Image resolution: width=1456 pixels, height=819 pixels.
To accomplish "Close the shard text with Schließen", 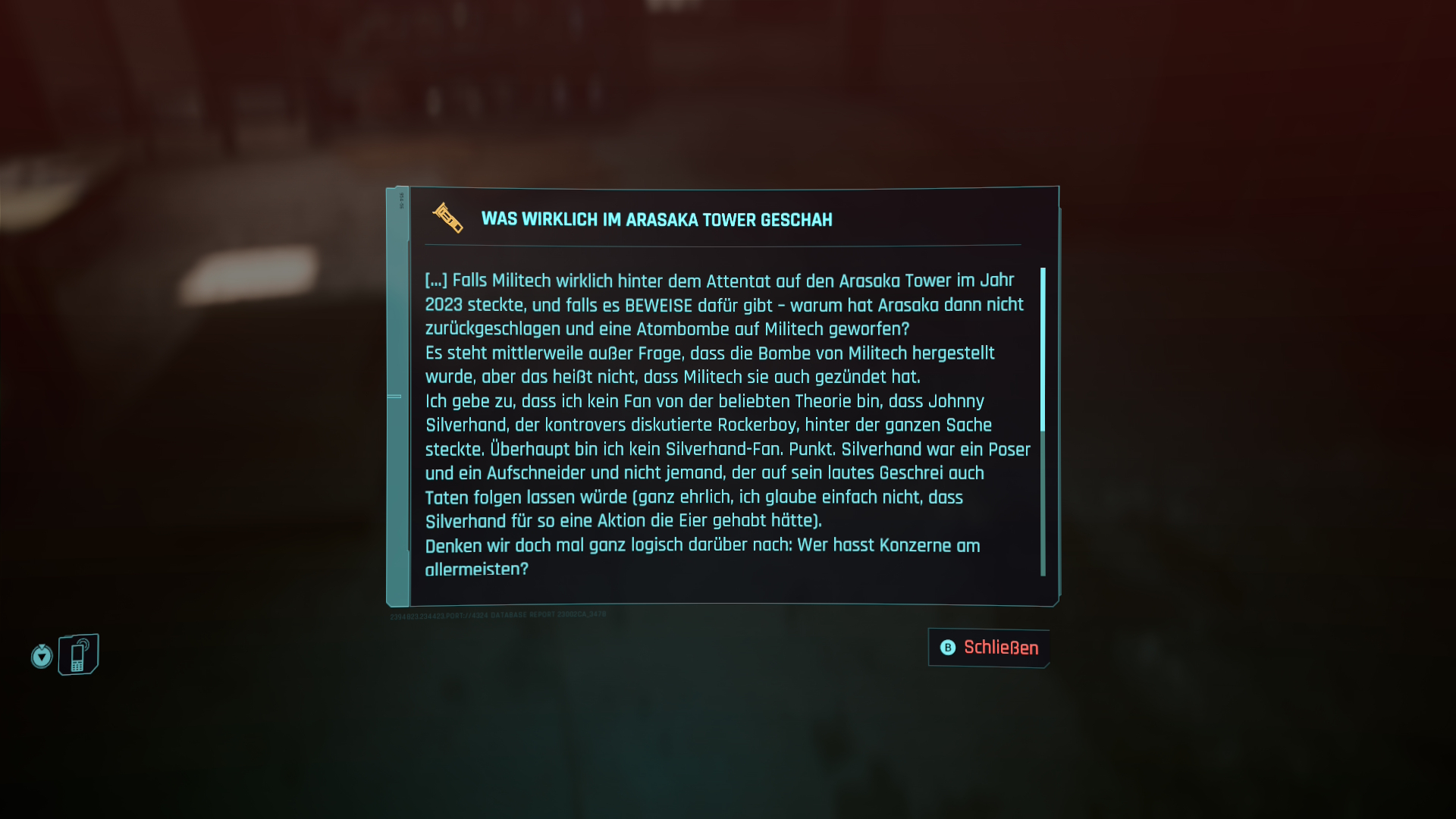I will (990, 648).
